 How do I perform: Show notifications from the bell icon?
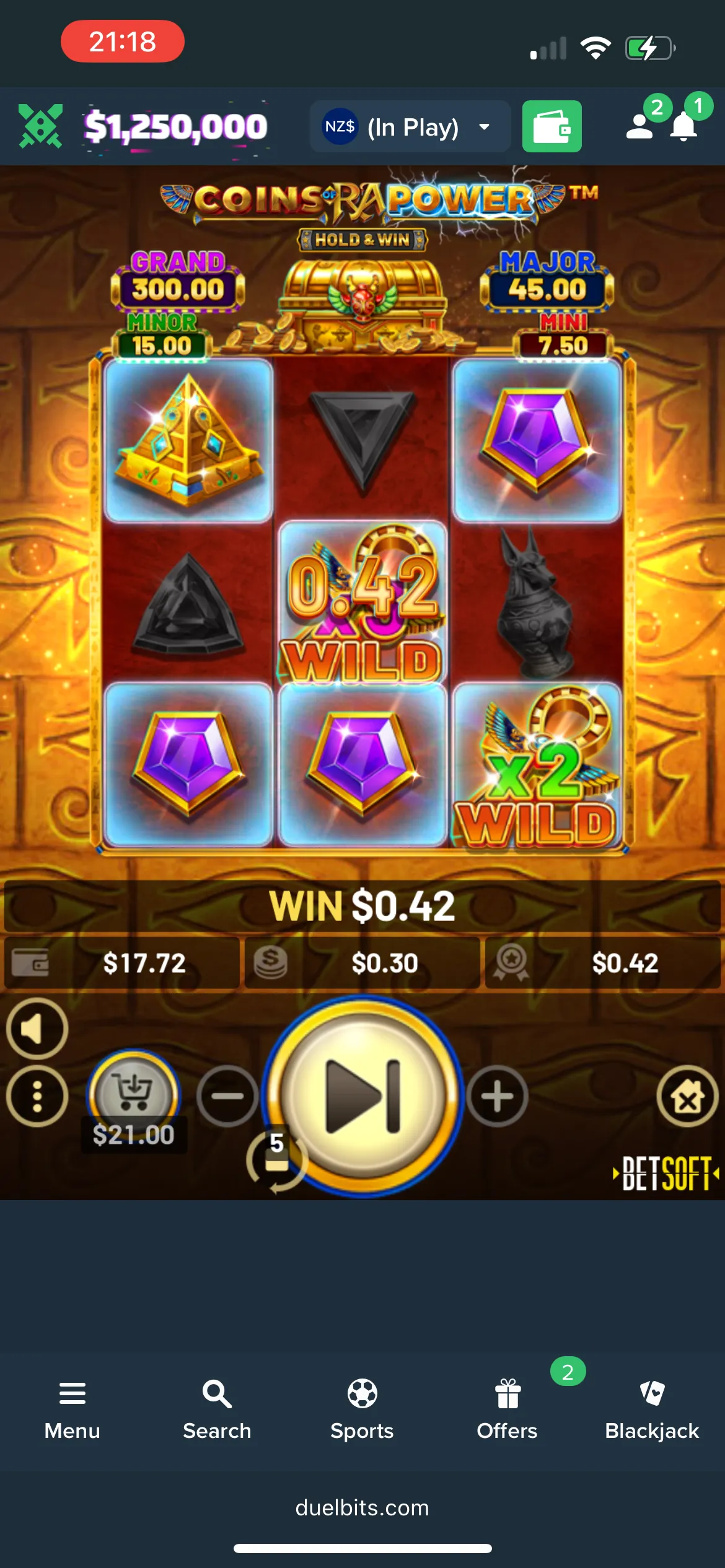684,126
